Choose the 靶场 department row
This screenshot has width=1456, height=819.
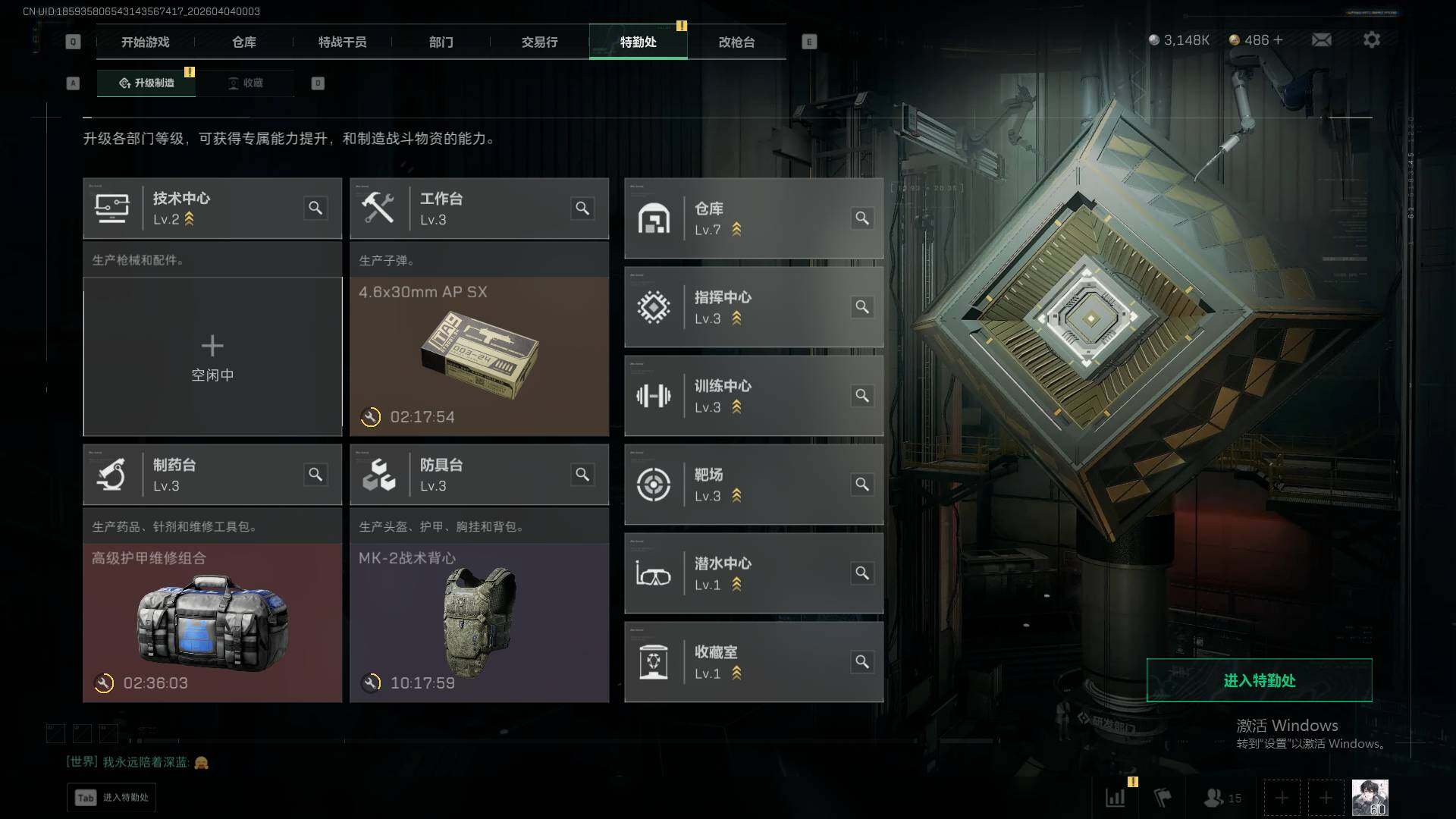point(753,485)
